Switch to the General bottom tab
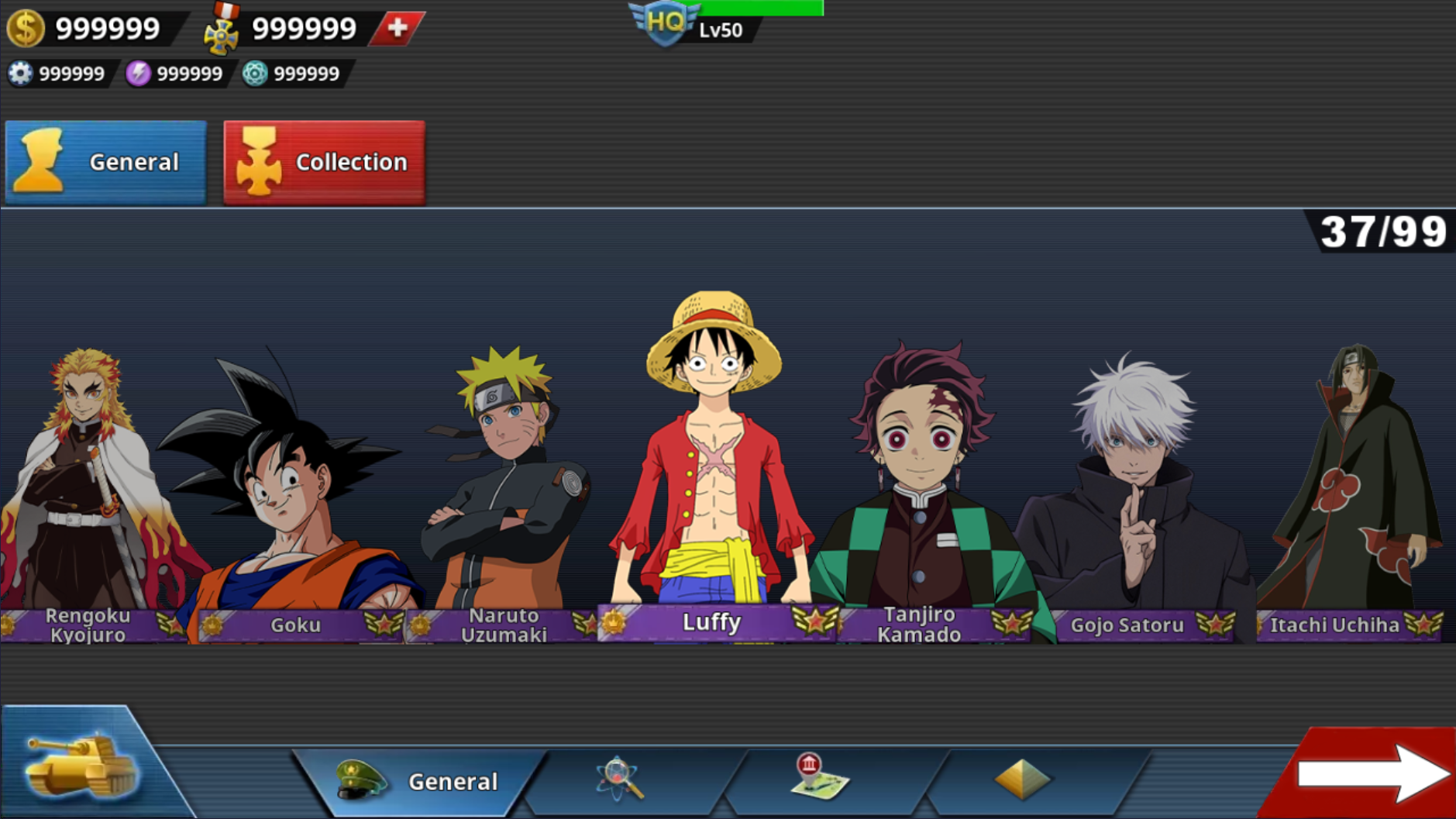 pos(418,781)
